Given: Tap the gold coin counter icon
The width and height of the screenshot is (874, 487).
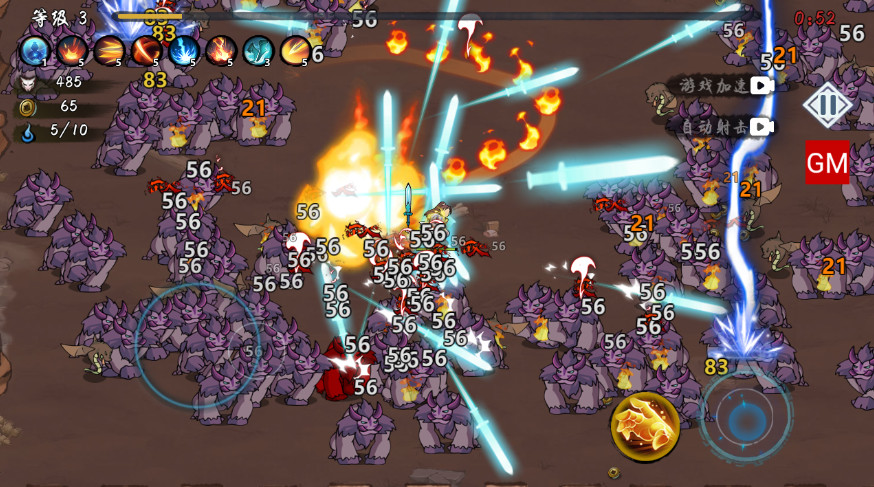Looking at the screenshot, I should (27, 106).
